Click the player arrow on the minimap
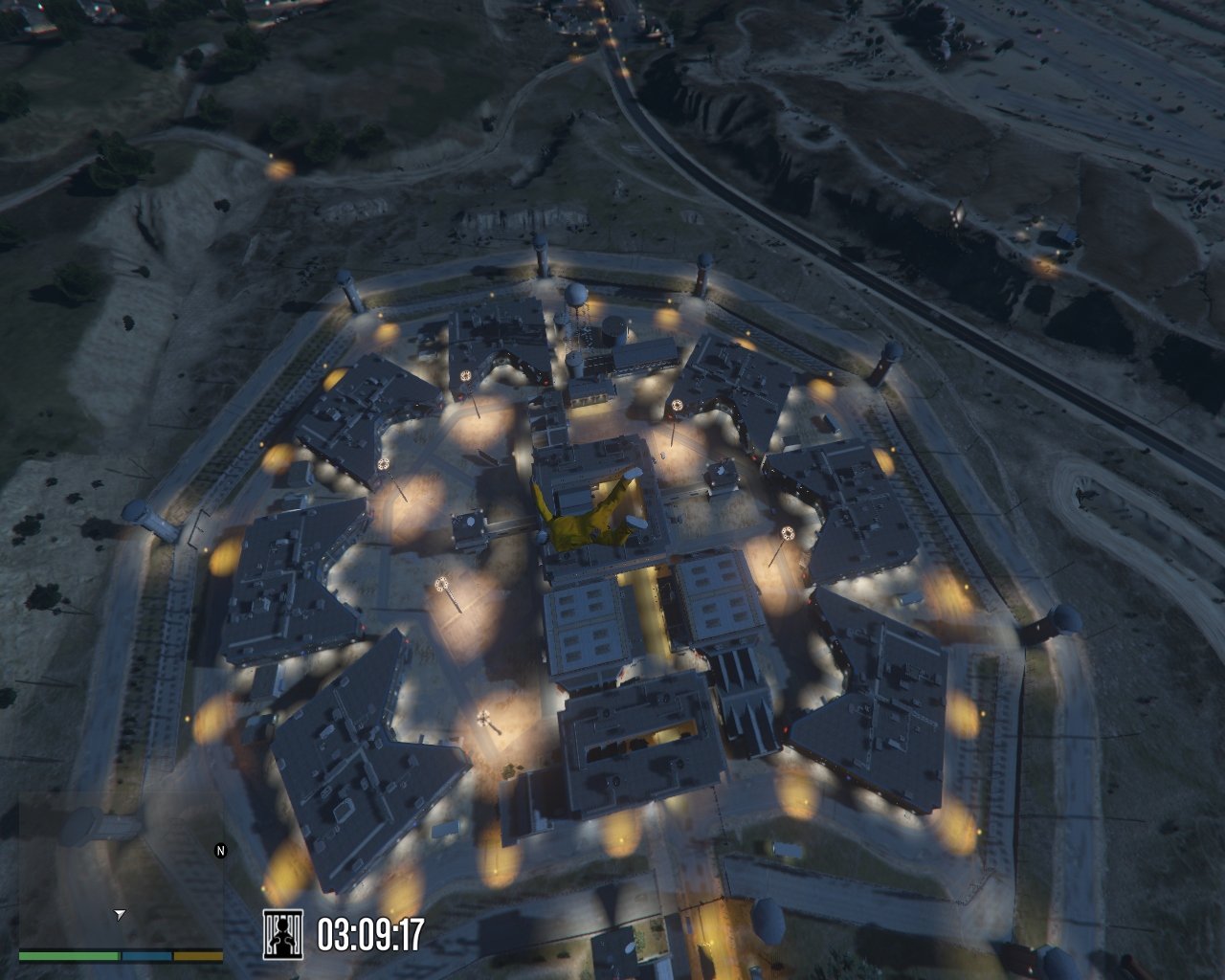Viewport: 1225px width, 980px height. (119, 915)
